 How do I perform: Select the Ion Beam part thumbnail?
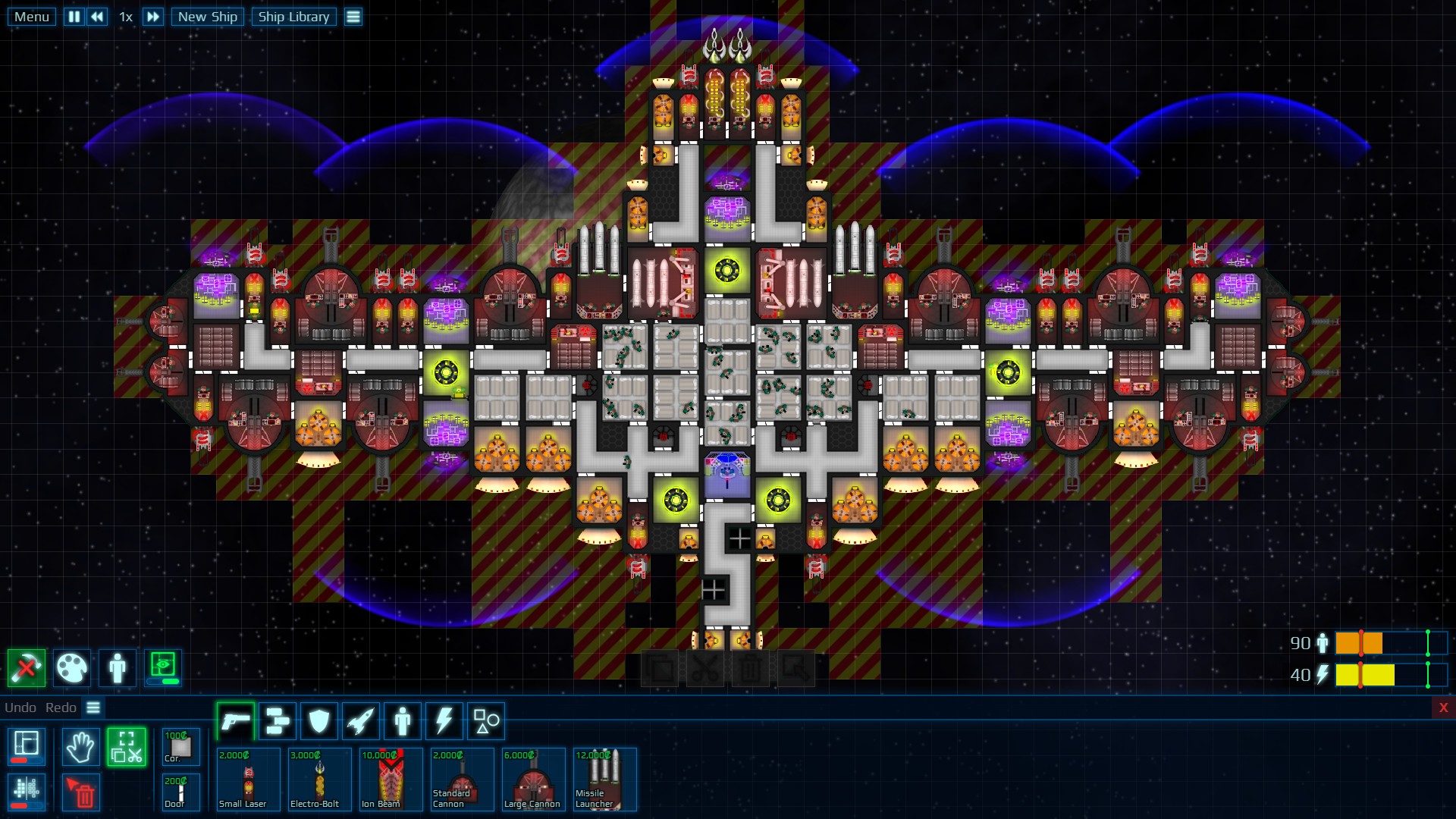pyautogui.click(x=391, y=779)
